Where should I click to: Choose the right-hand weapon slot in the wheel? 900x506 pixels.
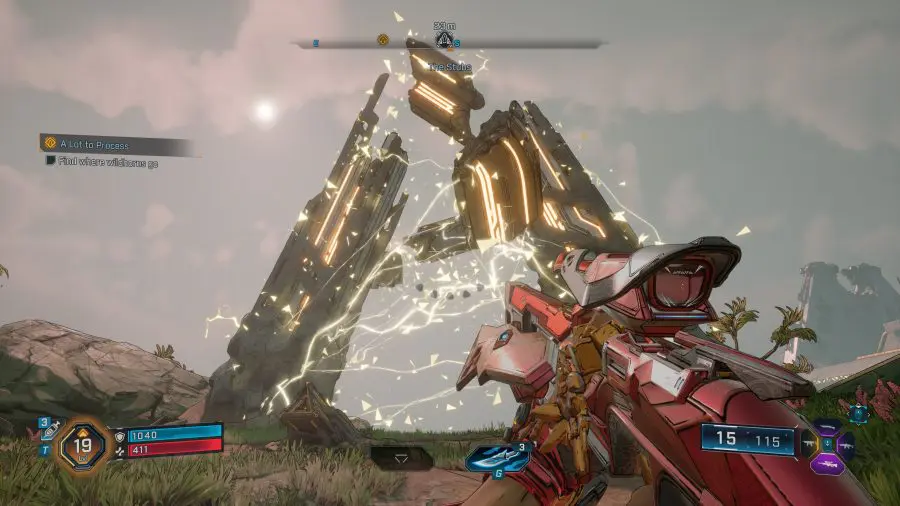coord(848,446)
